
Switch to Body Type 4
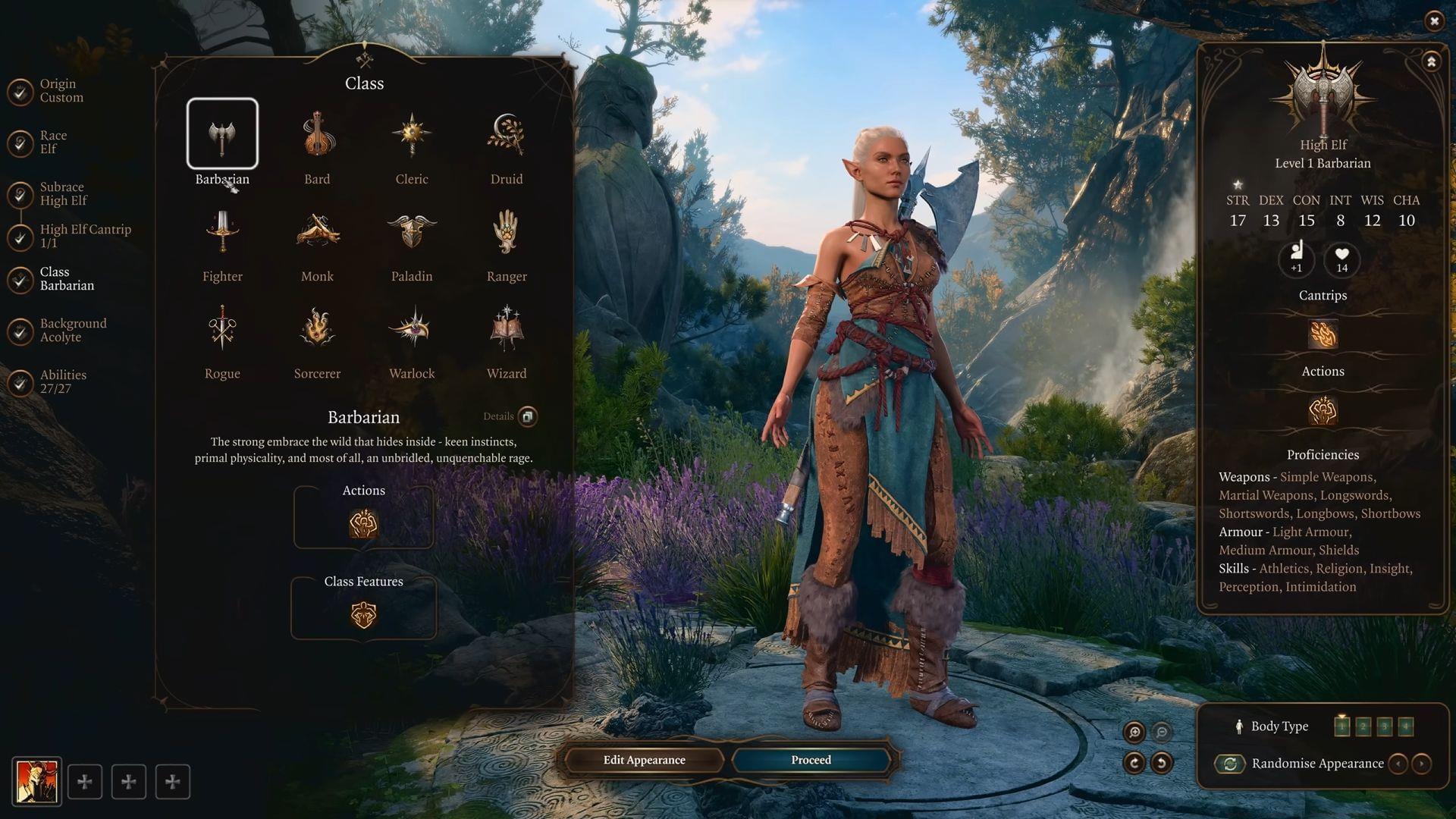click(x=1405, y=726)
